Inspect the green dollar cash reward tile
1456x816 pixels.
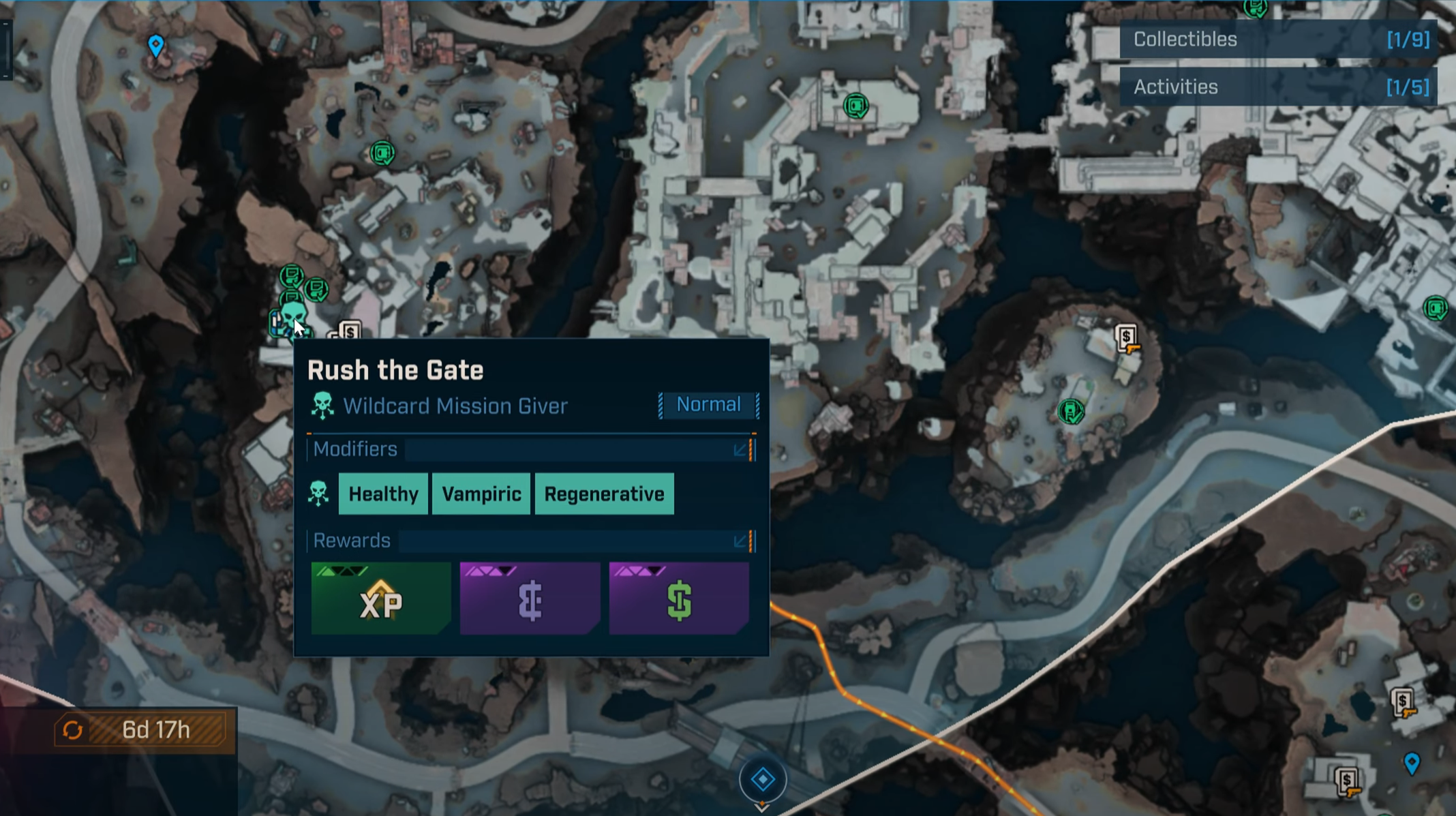coord(679,599)
